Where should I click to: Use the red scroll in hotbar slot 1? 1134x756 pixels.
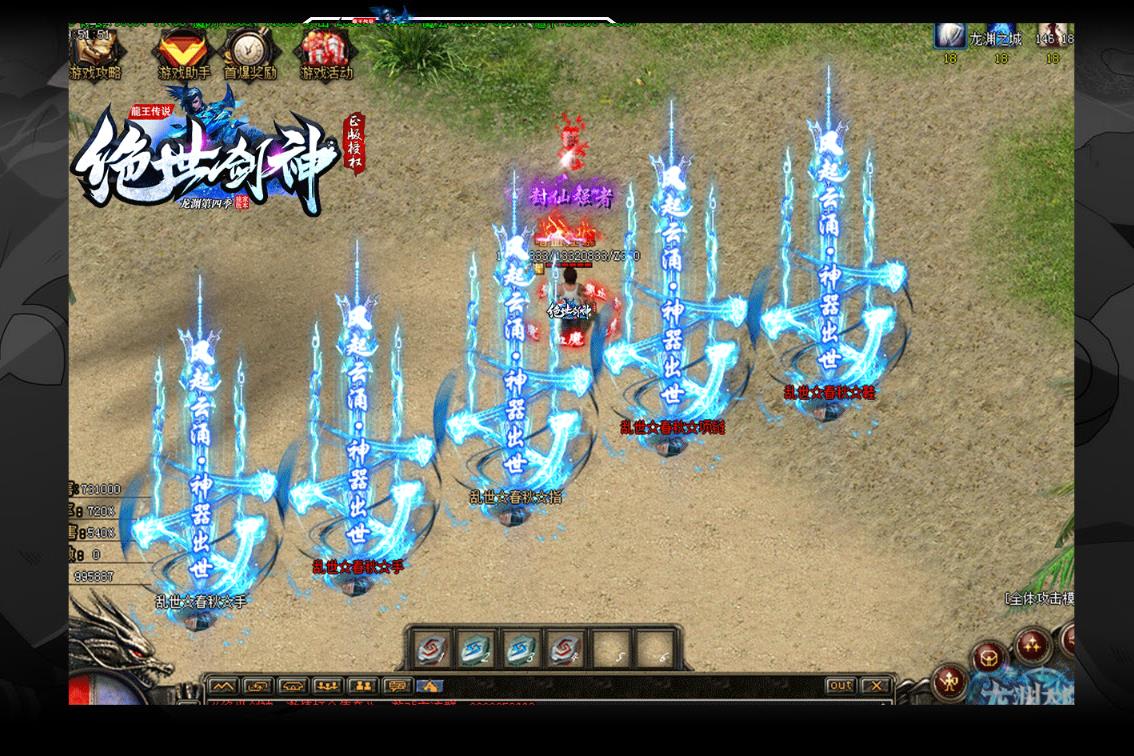coord(432,650)
